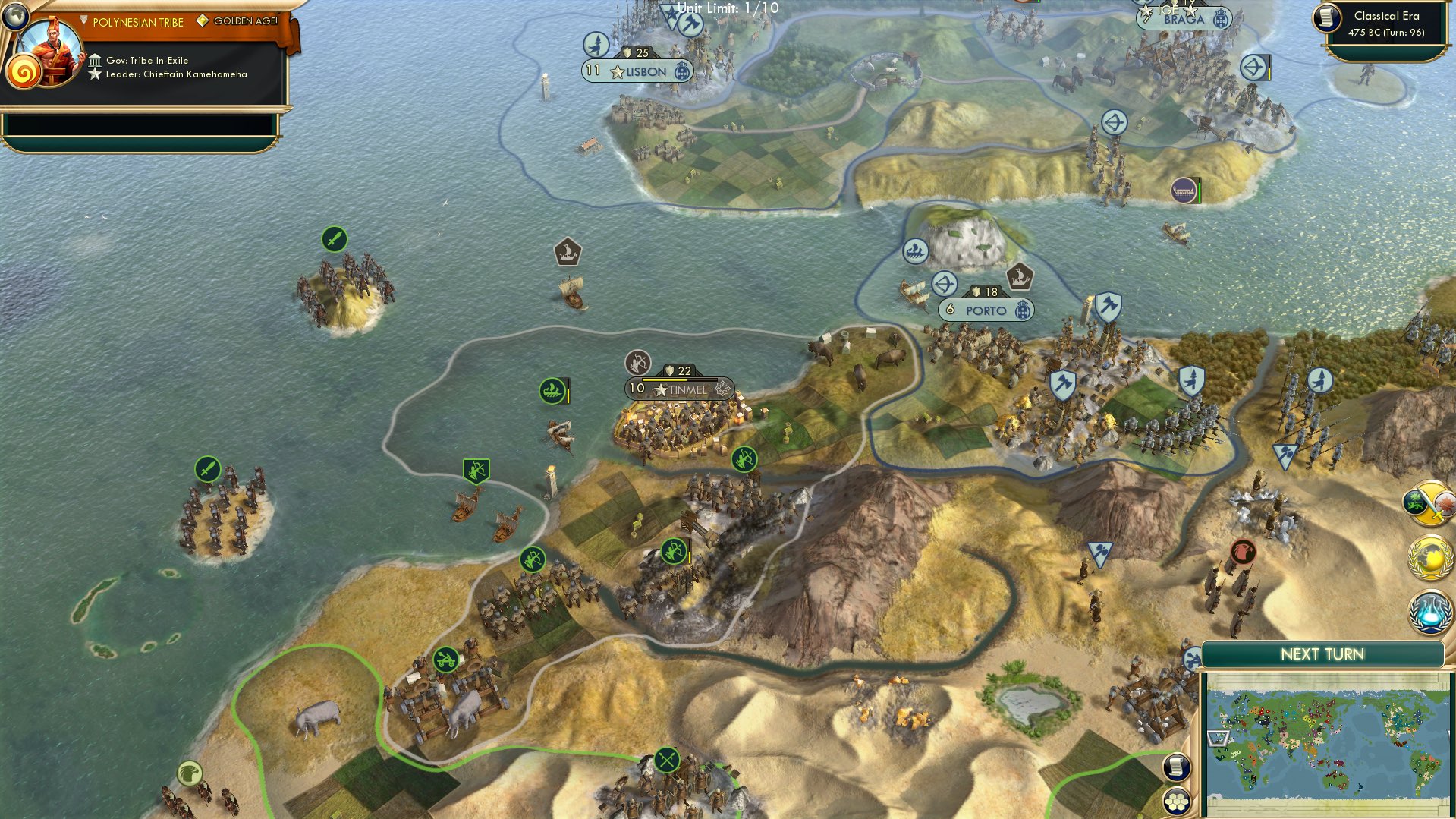Open the crossed-sword war notification
The height and width of the screenshot is (819, 1456).
click(x=1431, y=503)
